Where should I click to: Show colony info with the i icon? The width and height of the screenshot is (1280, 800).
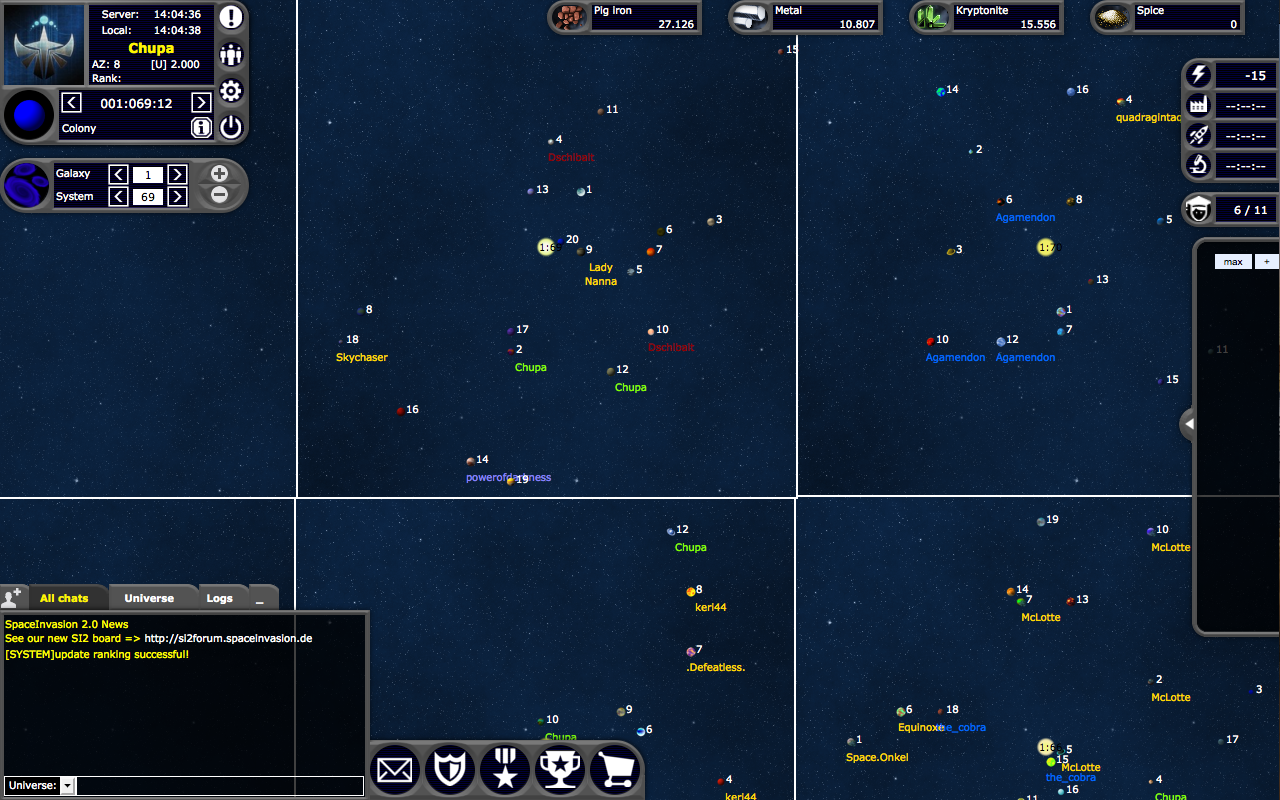[x=201, y=127]
